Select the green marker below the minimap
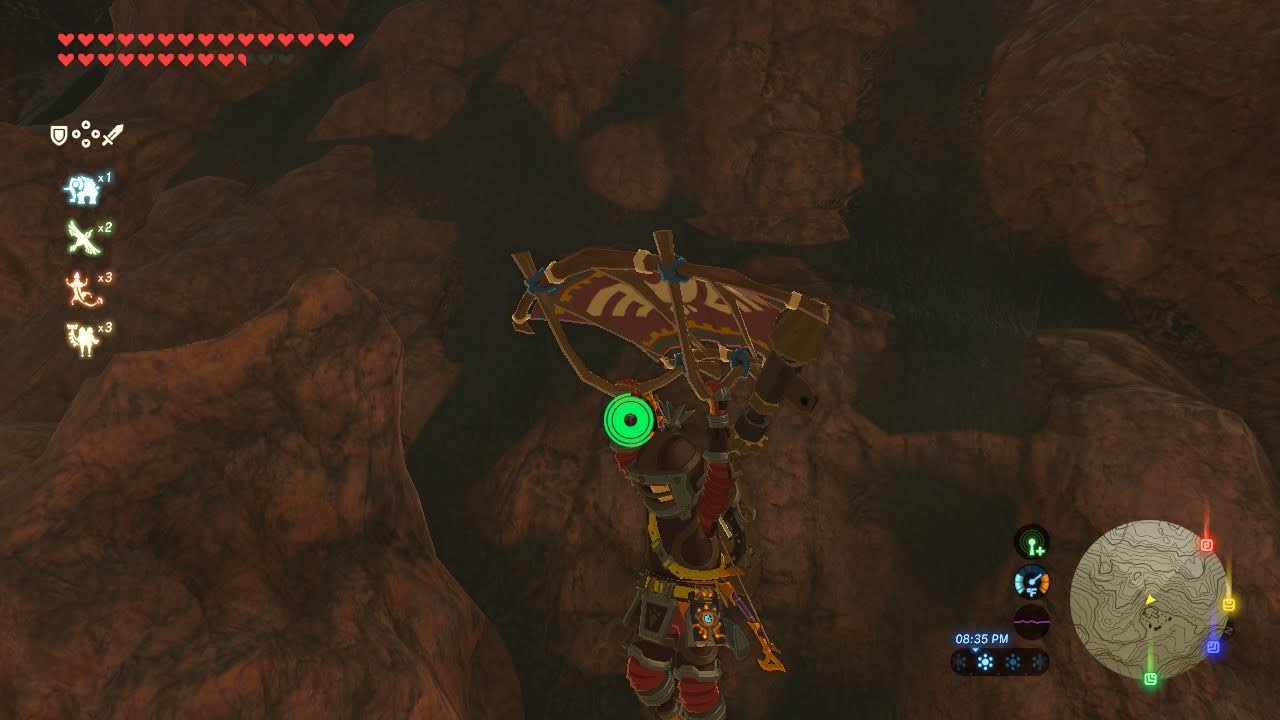The width and height of the screenshot is (1280, 720). pyautogui.click(x=1151, y=679)
